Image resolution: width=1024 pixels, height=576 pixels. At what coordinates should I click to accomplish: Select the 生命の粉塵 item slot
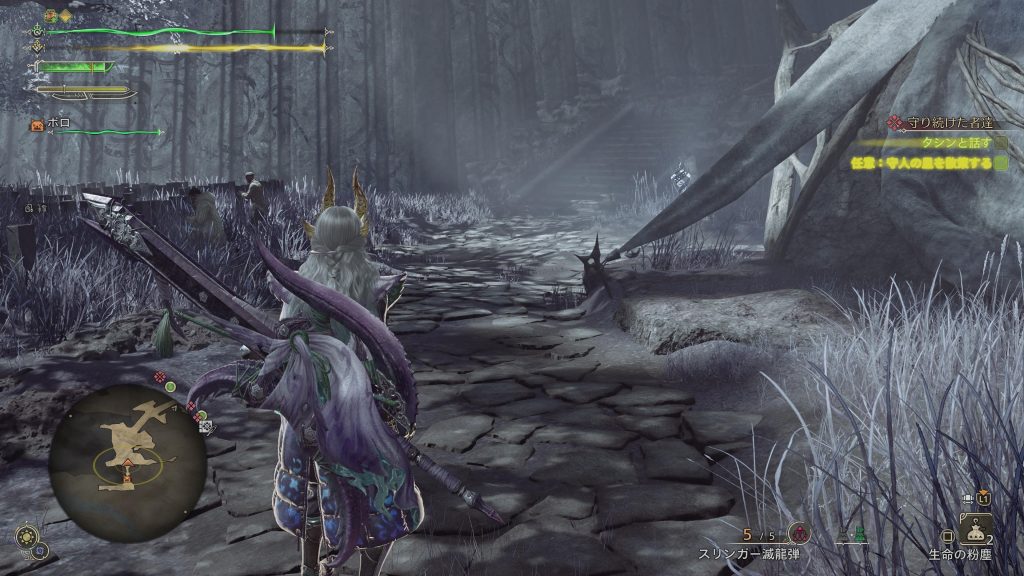tap(975, 532)
